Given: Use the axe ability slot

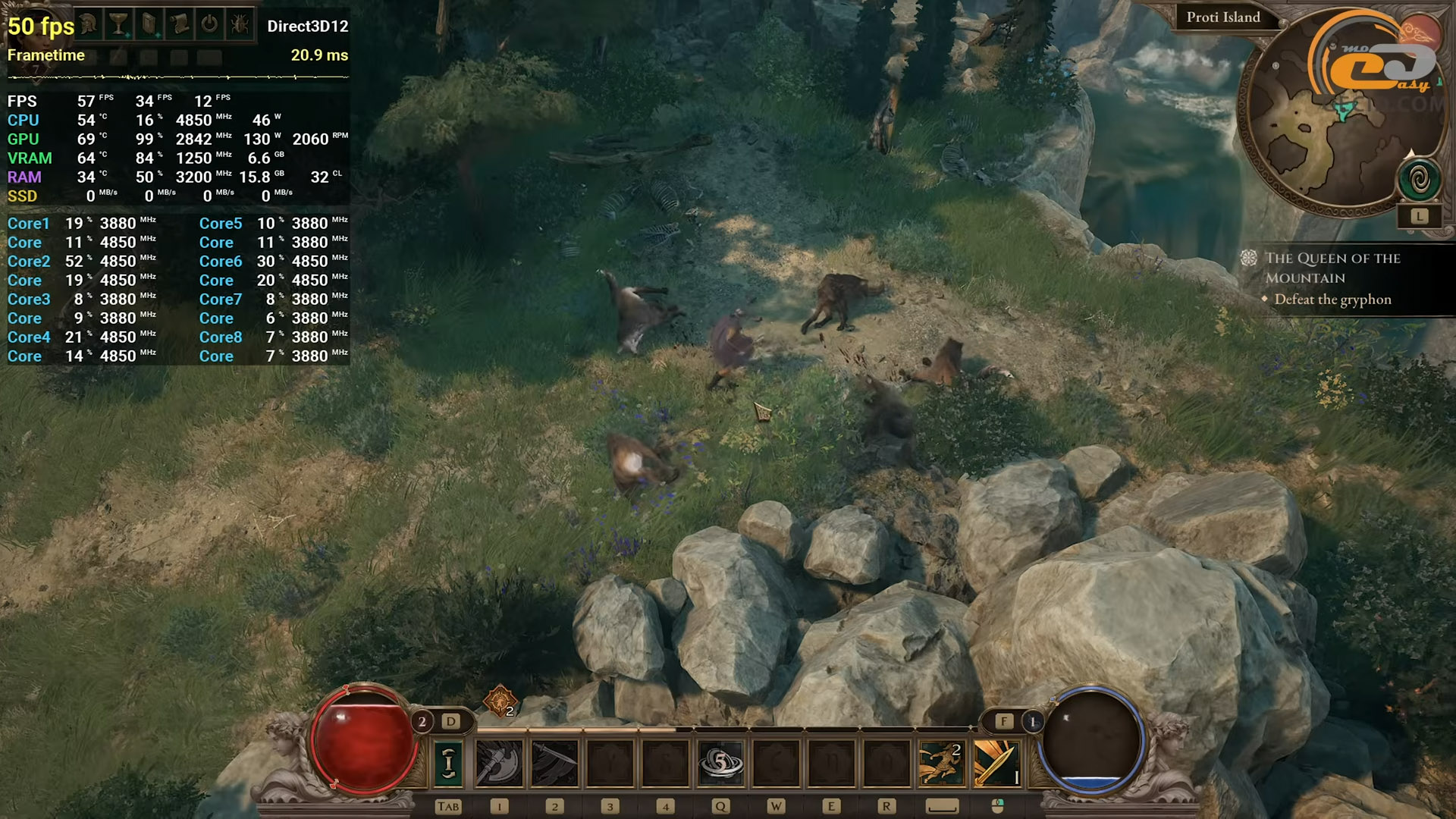Looking at the screenshot, I should pyautogui.click(x=498, y=762).
